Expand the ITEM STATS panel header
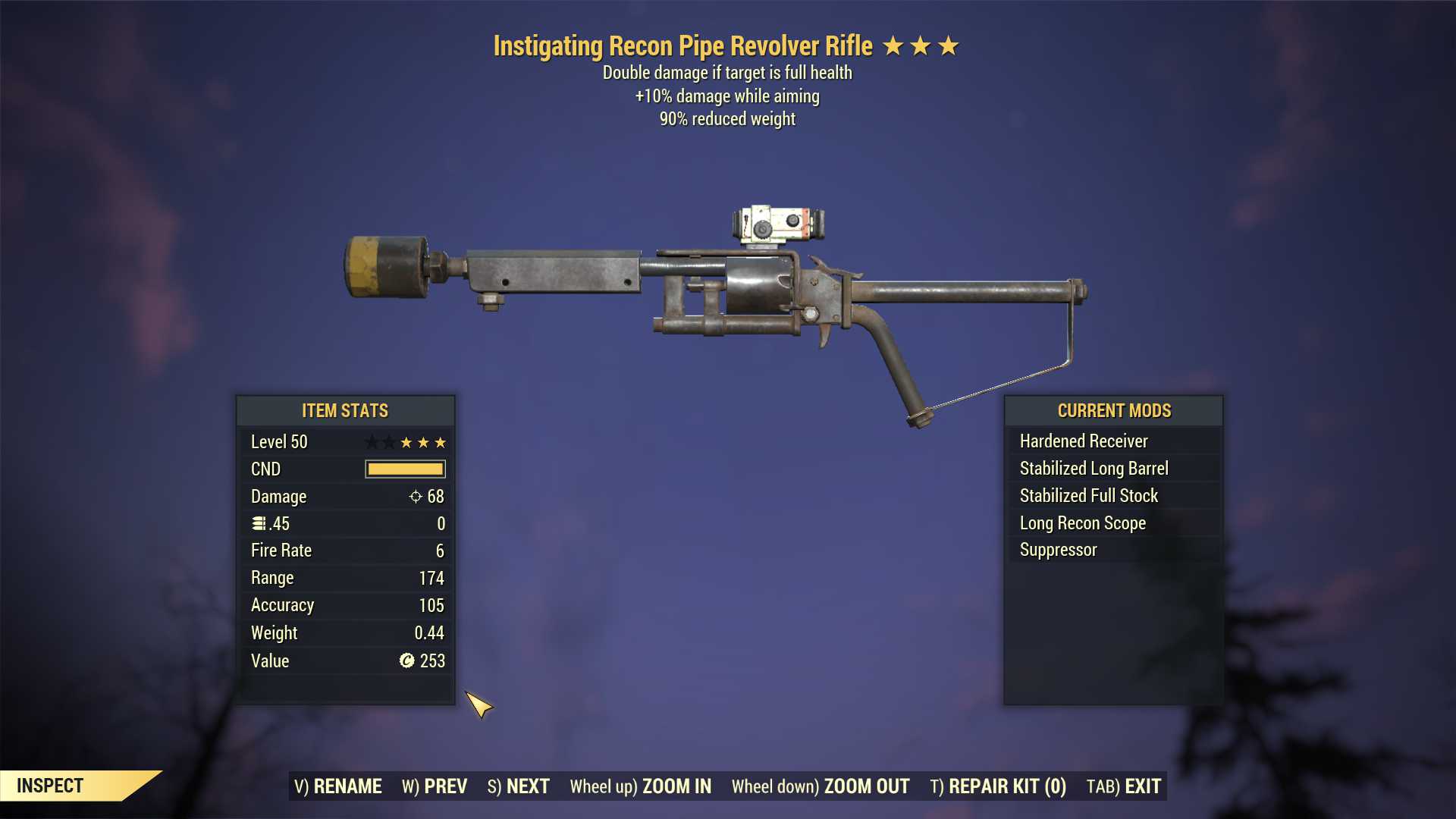Viewport: 1456px width, 819px height. pyautogui.click(x=344, y=410)
